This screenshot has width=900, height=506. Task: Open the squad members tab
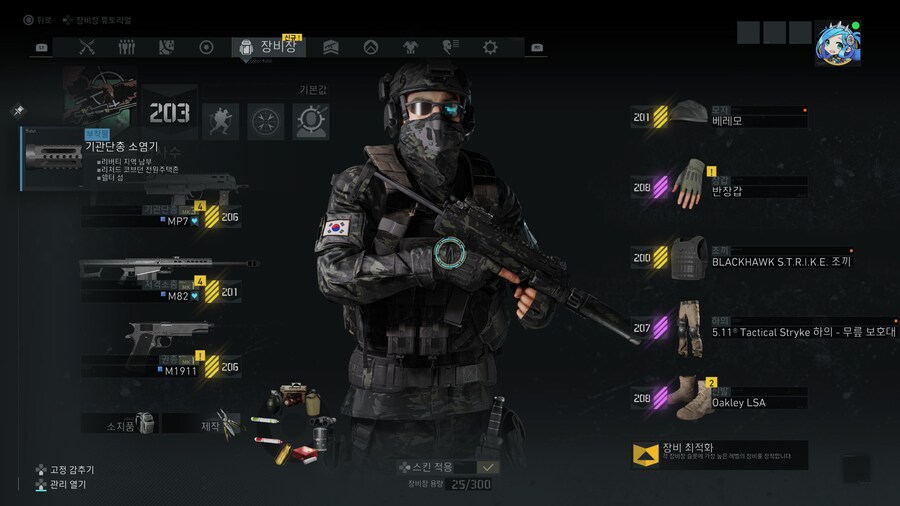pyautogui.click(x=127, y=47)
